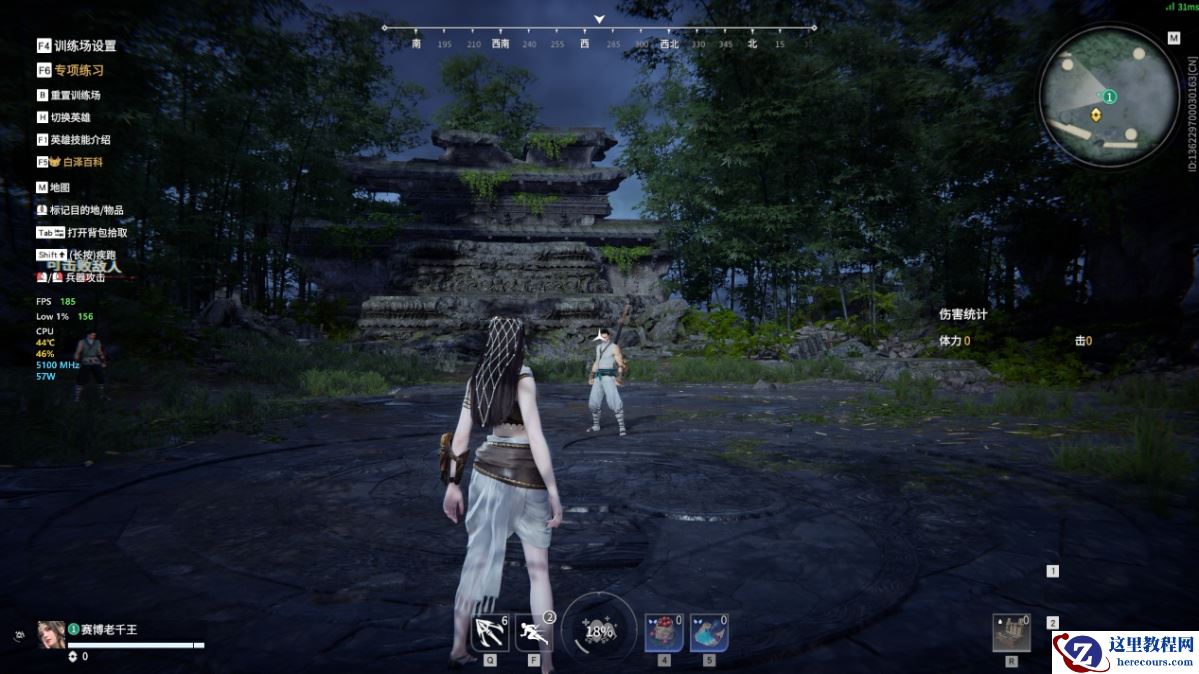Open the 切换英雄 hero switch option

[69, 117]
